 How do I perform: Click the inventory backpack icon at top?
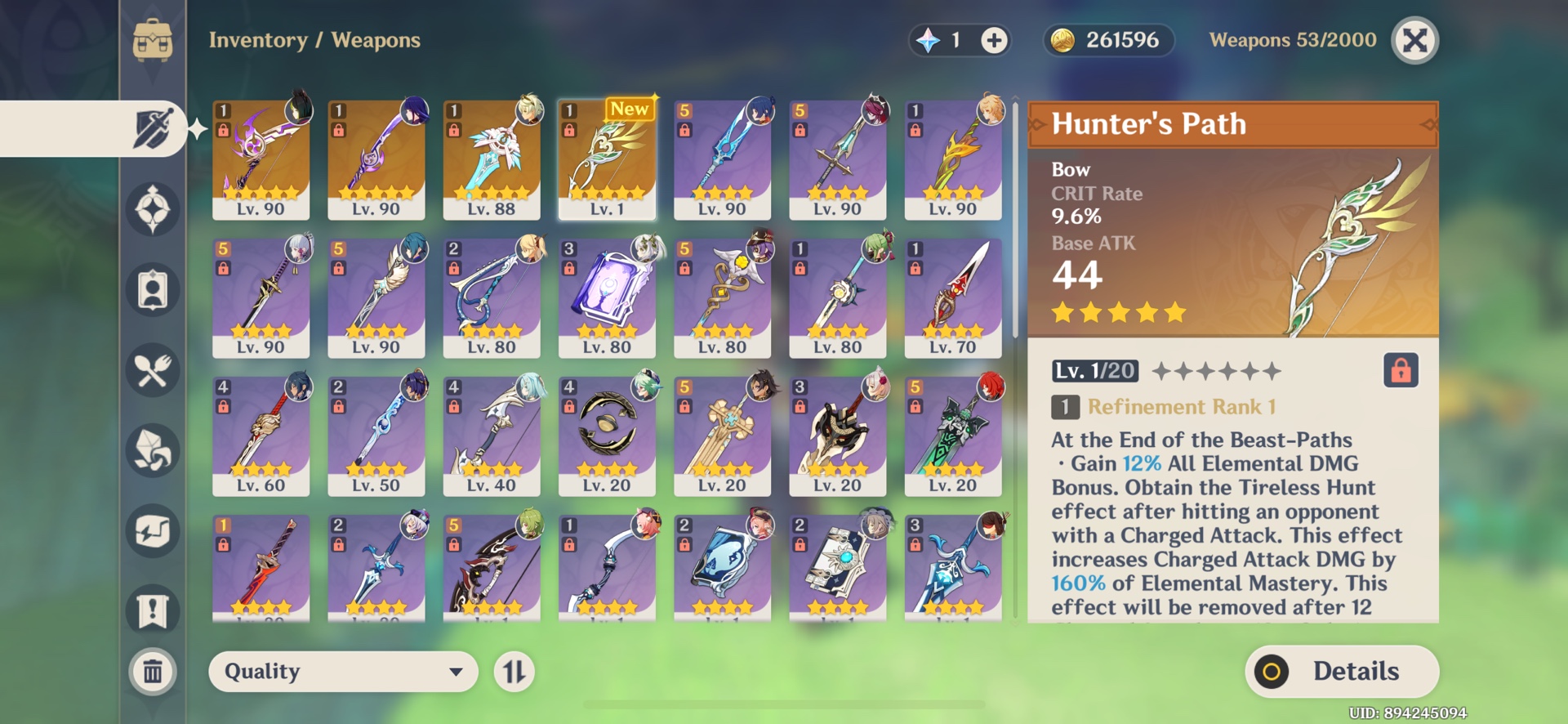[x=152, y=37]
